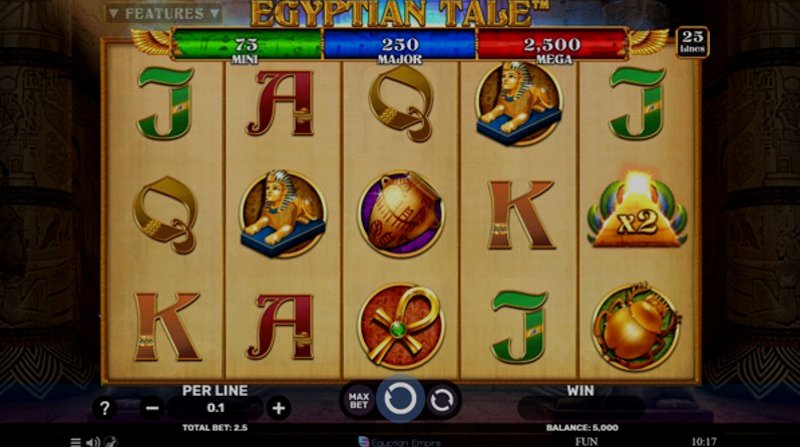The height and width of the screenshot is (447, 800).
Task: Toggle the sound speaker icon
Action: tap(92, 441)
